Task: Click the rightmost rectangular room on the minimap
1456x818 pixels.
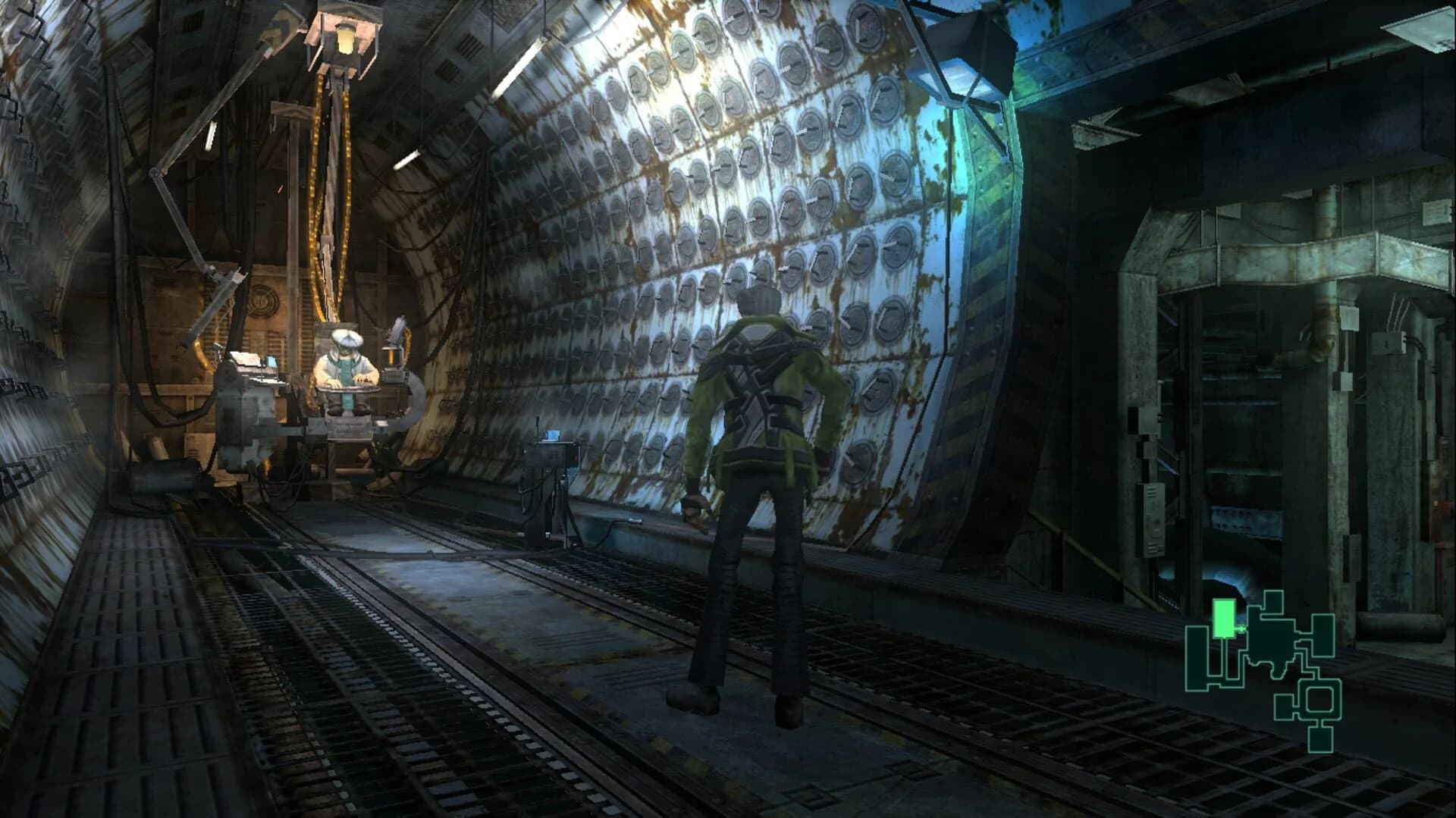Action: click(x=1323, y=635)
